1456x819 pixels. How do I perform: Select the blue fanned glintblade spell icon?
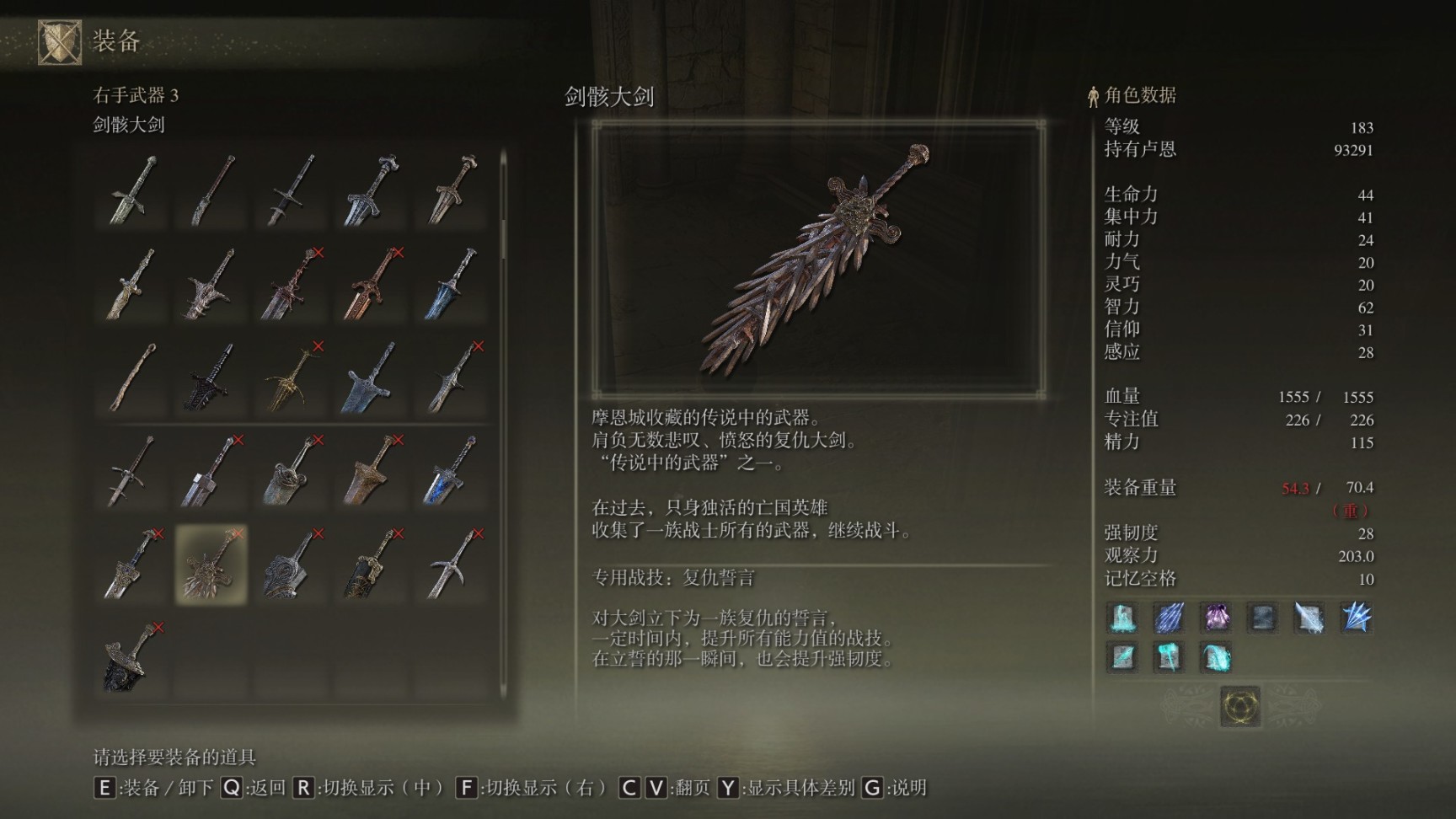click(1356, 618)
